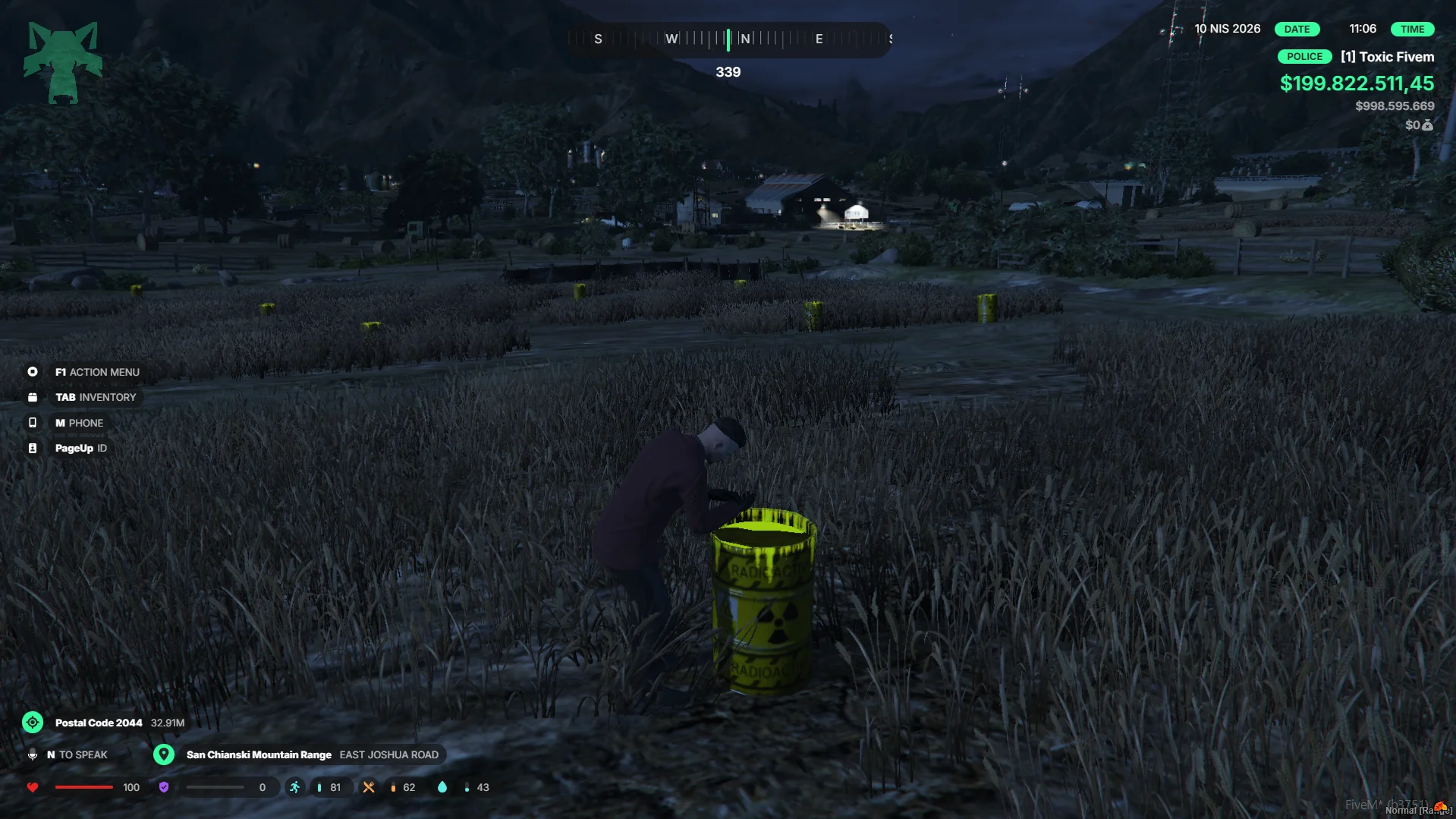The image size is (1456, 819).
Task: Select the green DATE badge
Action: coord(1297,30)
